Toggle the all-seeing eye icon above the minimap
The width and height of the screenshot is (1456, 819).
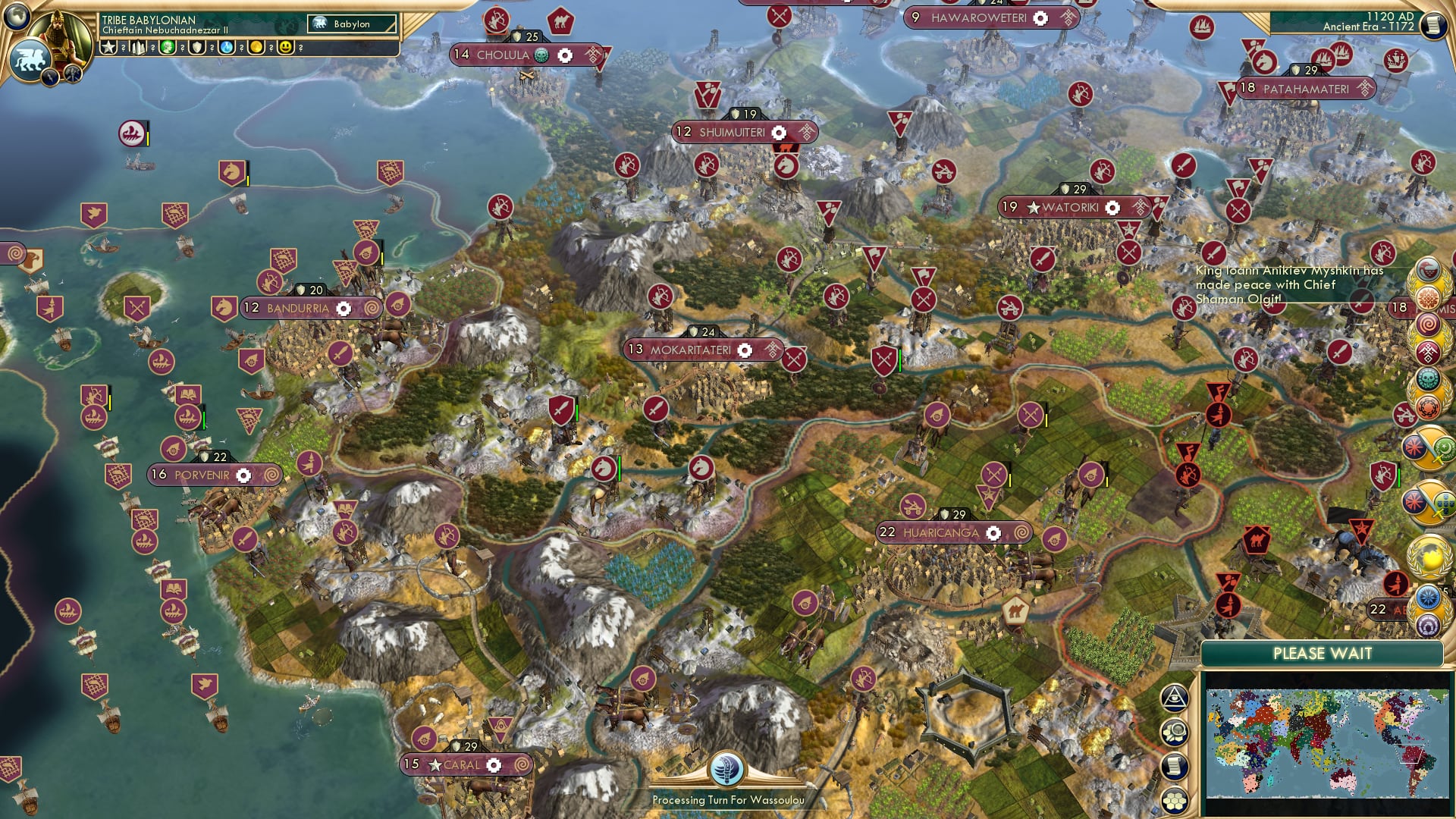pos(1174,698)
